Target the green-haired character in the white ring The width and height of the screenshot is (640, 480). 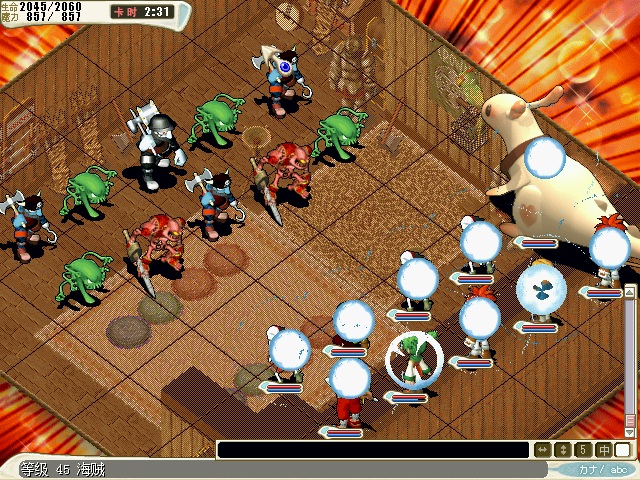412,362
